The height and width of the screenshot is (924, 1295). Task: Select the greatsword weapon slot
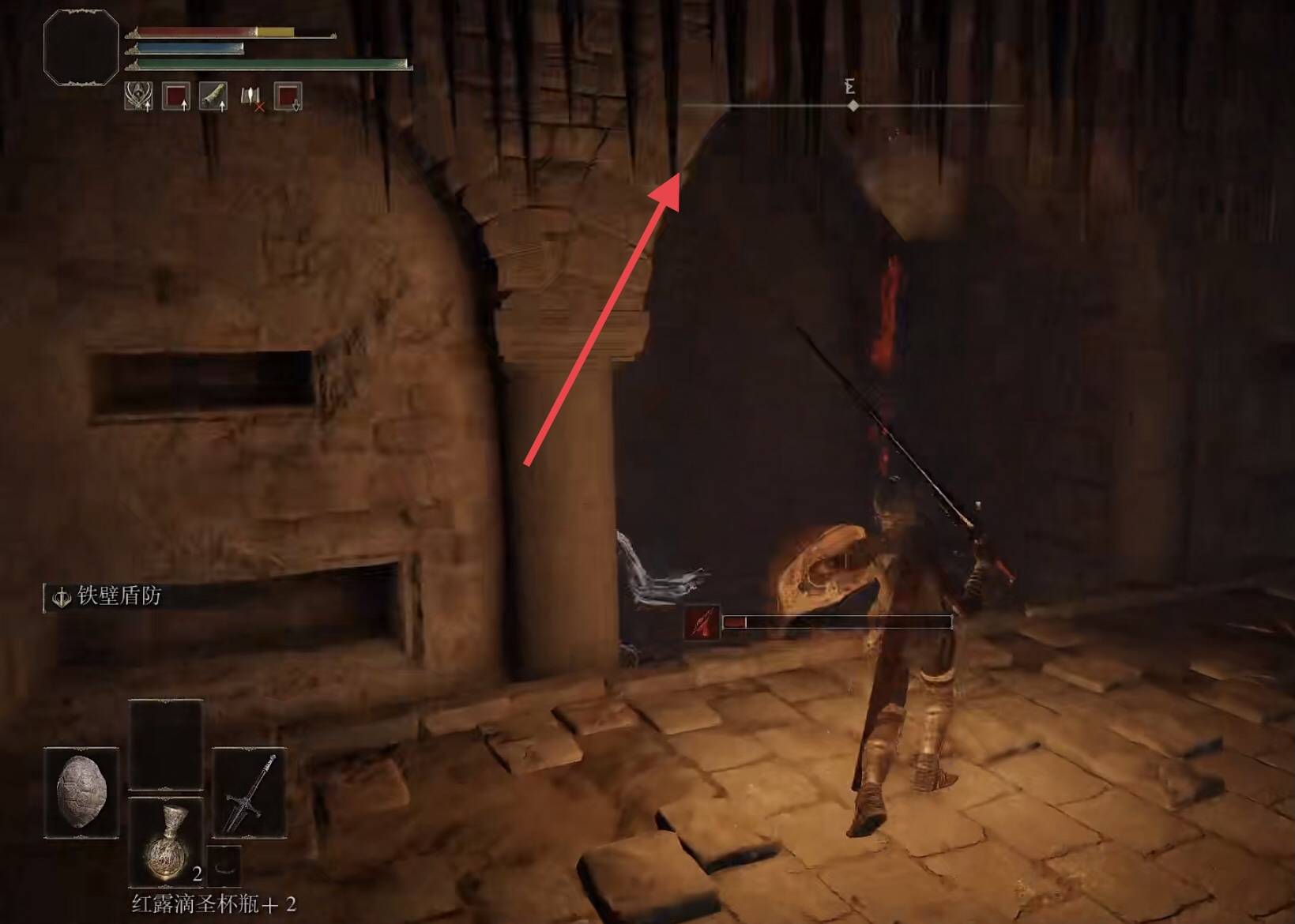coord(250,792)
